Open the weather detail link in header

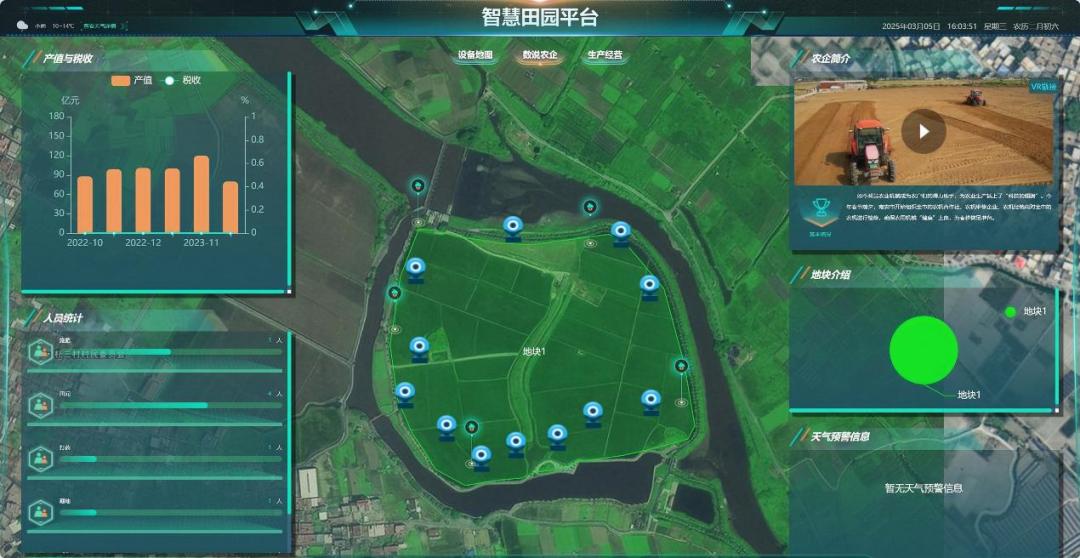(x=99, y=25)
